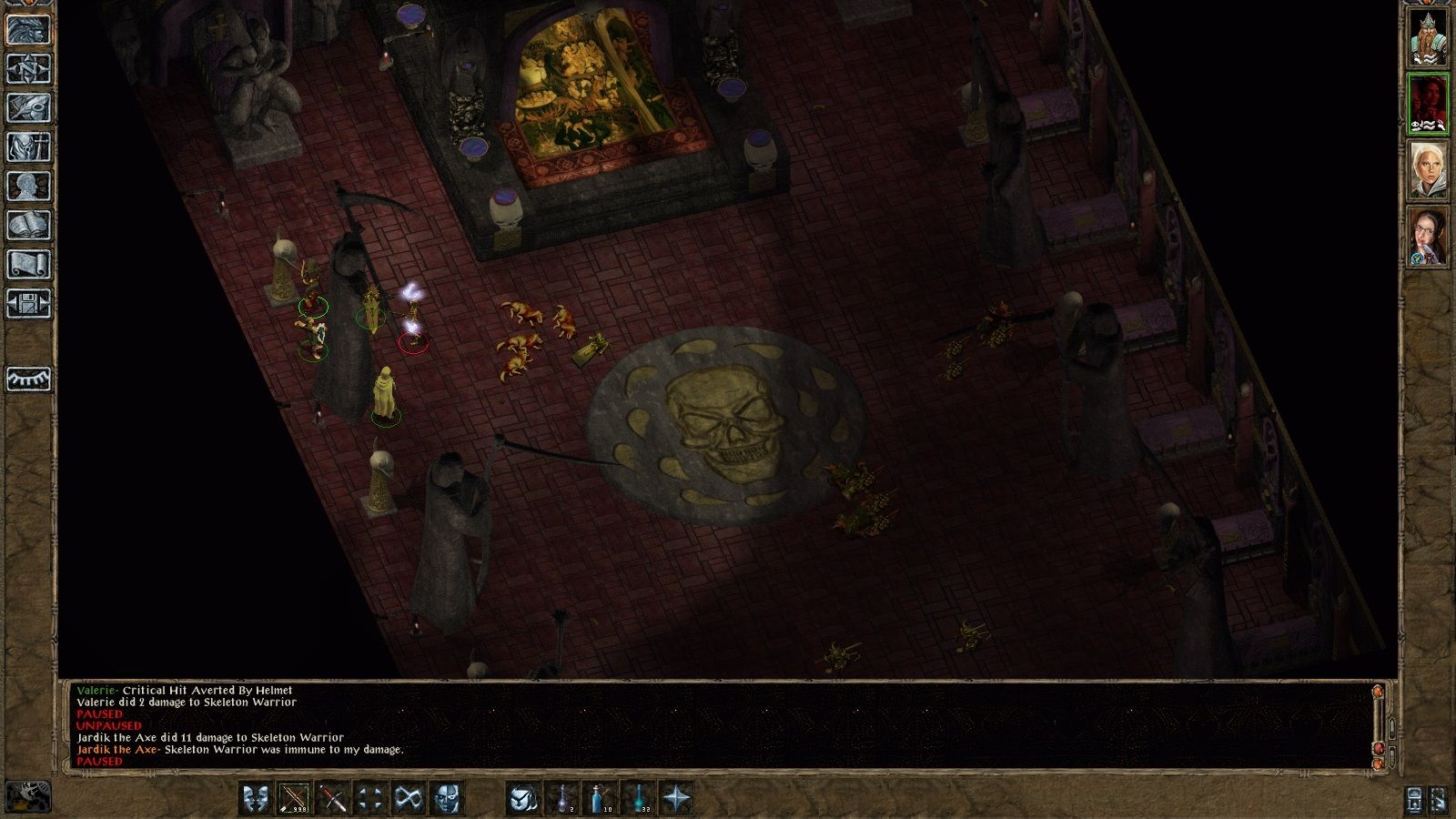Screen dimensions: 1456x819
Task: Toggle stealth with the half-face icon
Action: [447, 798]
